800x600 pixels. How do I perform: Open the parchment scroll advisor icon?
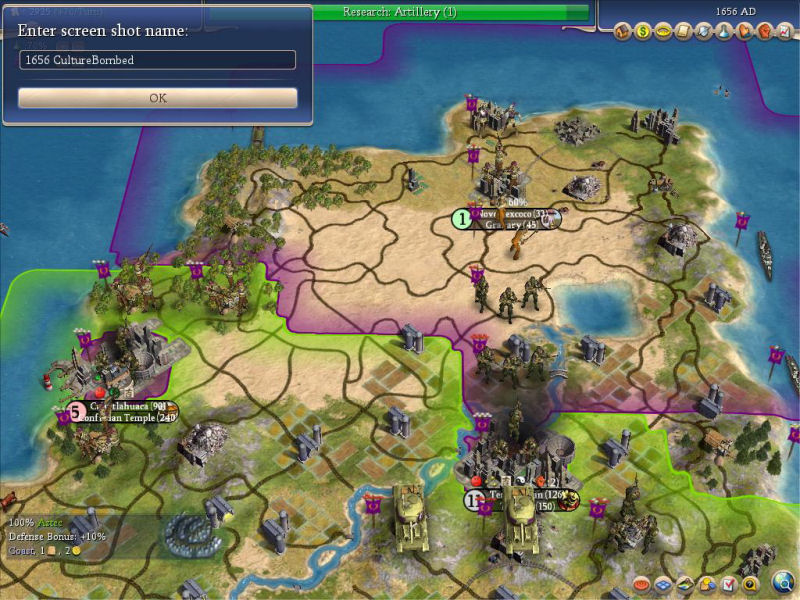(x=683, y=32)
